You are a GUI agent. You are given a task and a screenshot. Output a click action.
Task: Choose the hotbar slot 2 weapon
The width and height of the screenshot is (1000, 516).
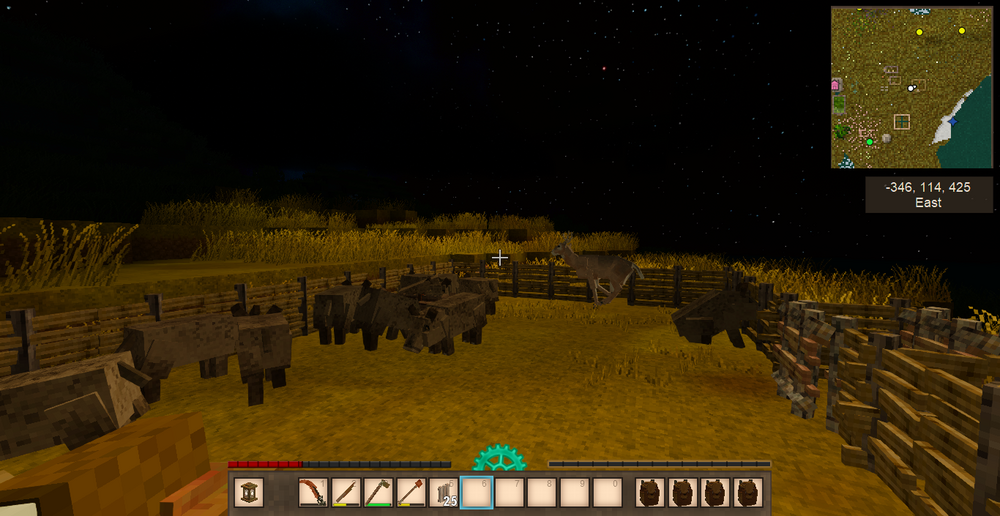point(346,493)
